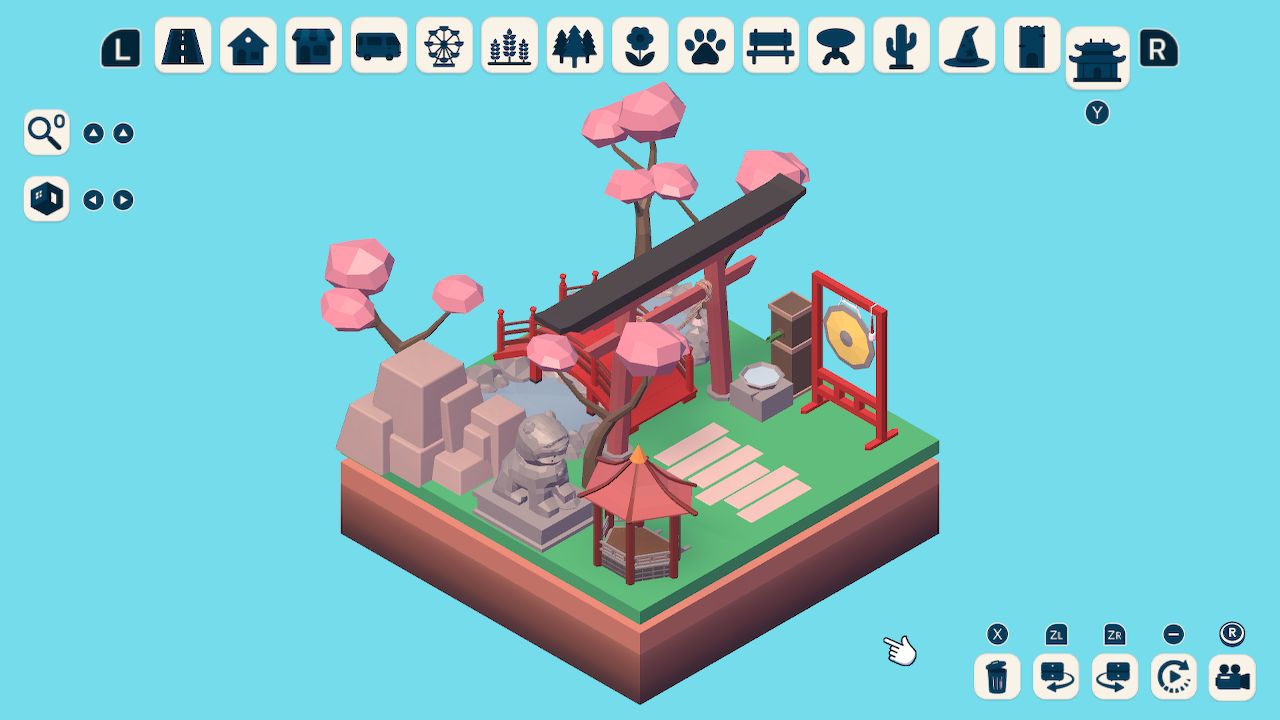
Task: Choose the camper van category
Action: click(x=378, y=45)
